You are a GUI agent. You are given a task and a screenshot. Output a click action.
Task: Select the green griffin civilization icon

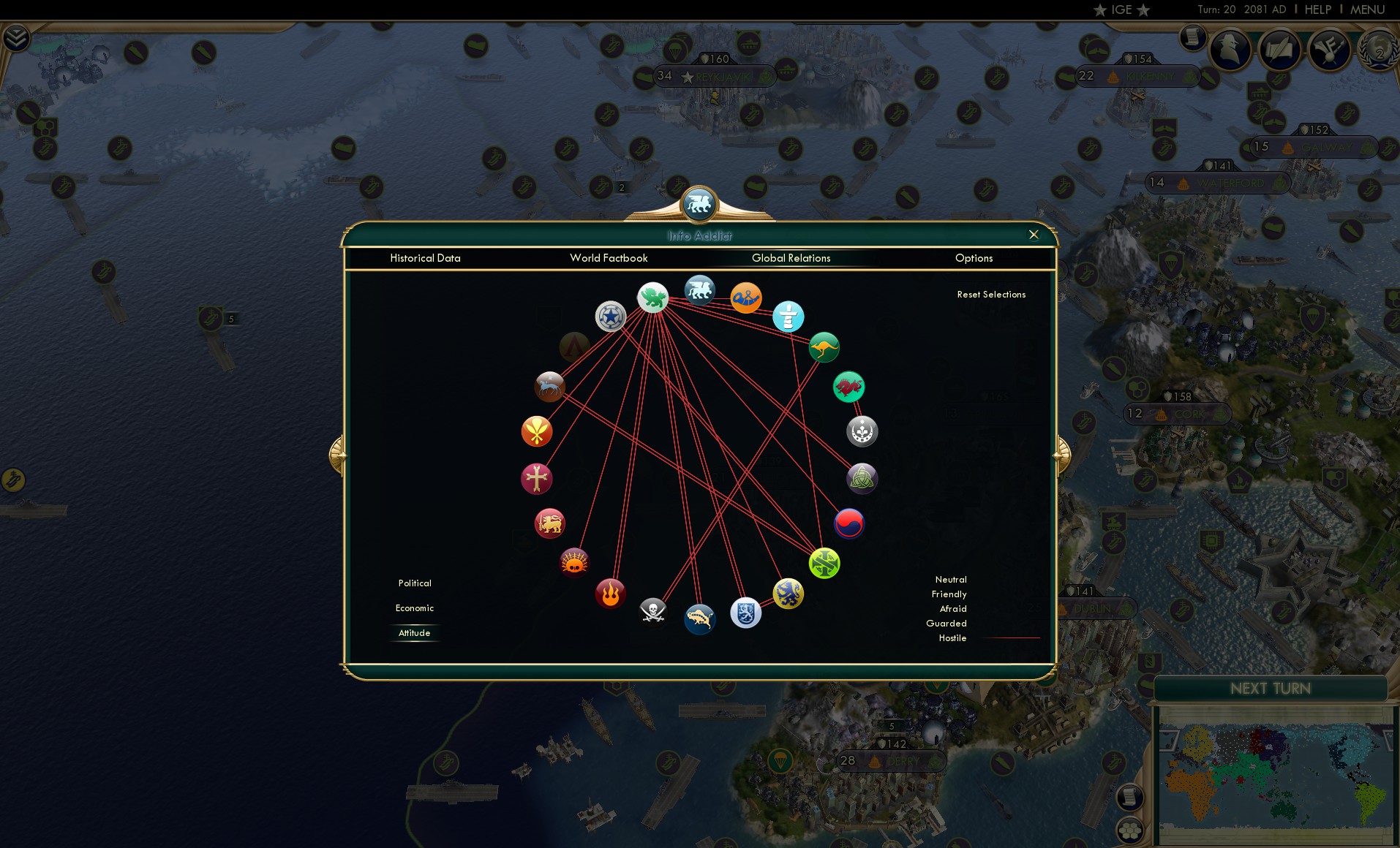(x=653, y=298)
